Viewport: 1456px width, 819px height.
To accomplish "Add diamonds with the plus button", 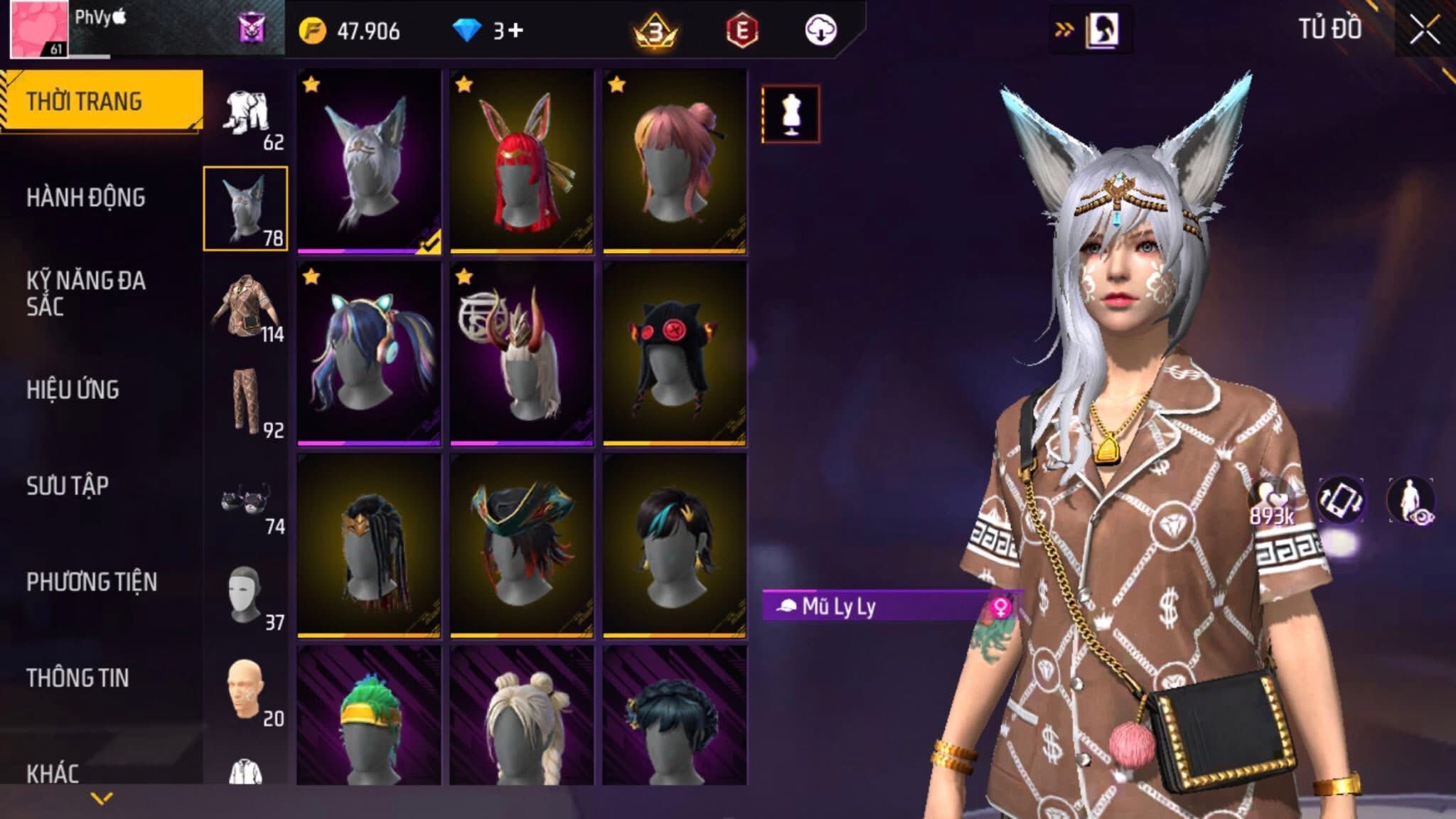I will tap(516, 31).
